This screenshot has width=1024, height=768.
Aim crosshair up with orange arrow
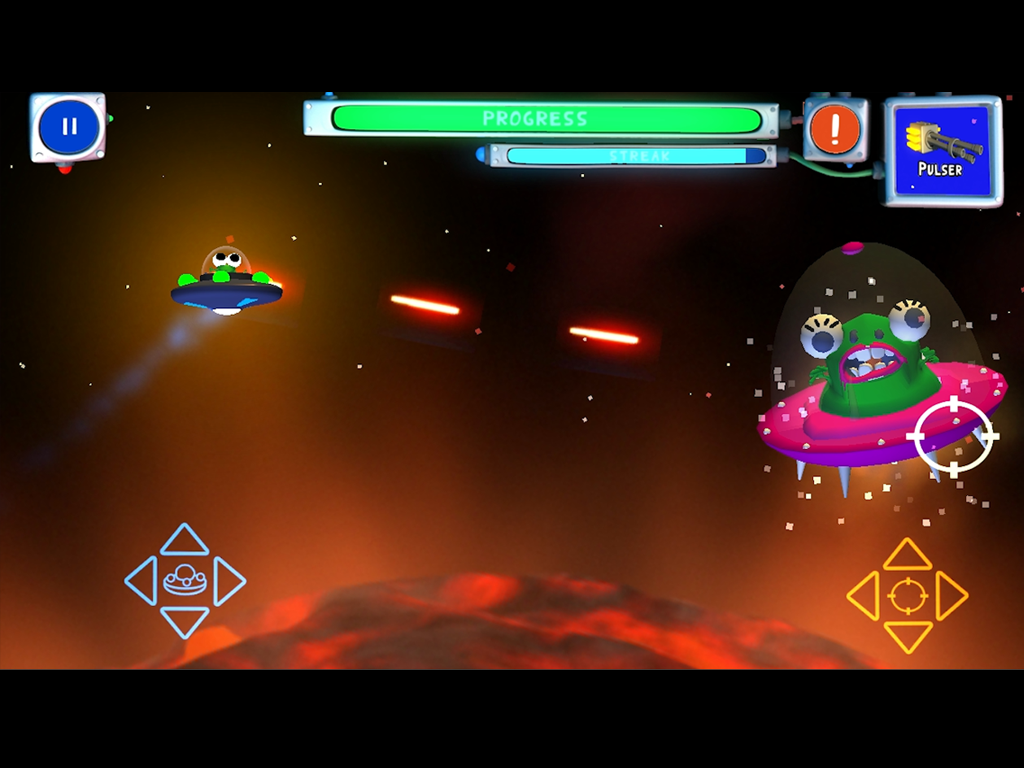pyautogui.click(x=908, y=554)
